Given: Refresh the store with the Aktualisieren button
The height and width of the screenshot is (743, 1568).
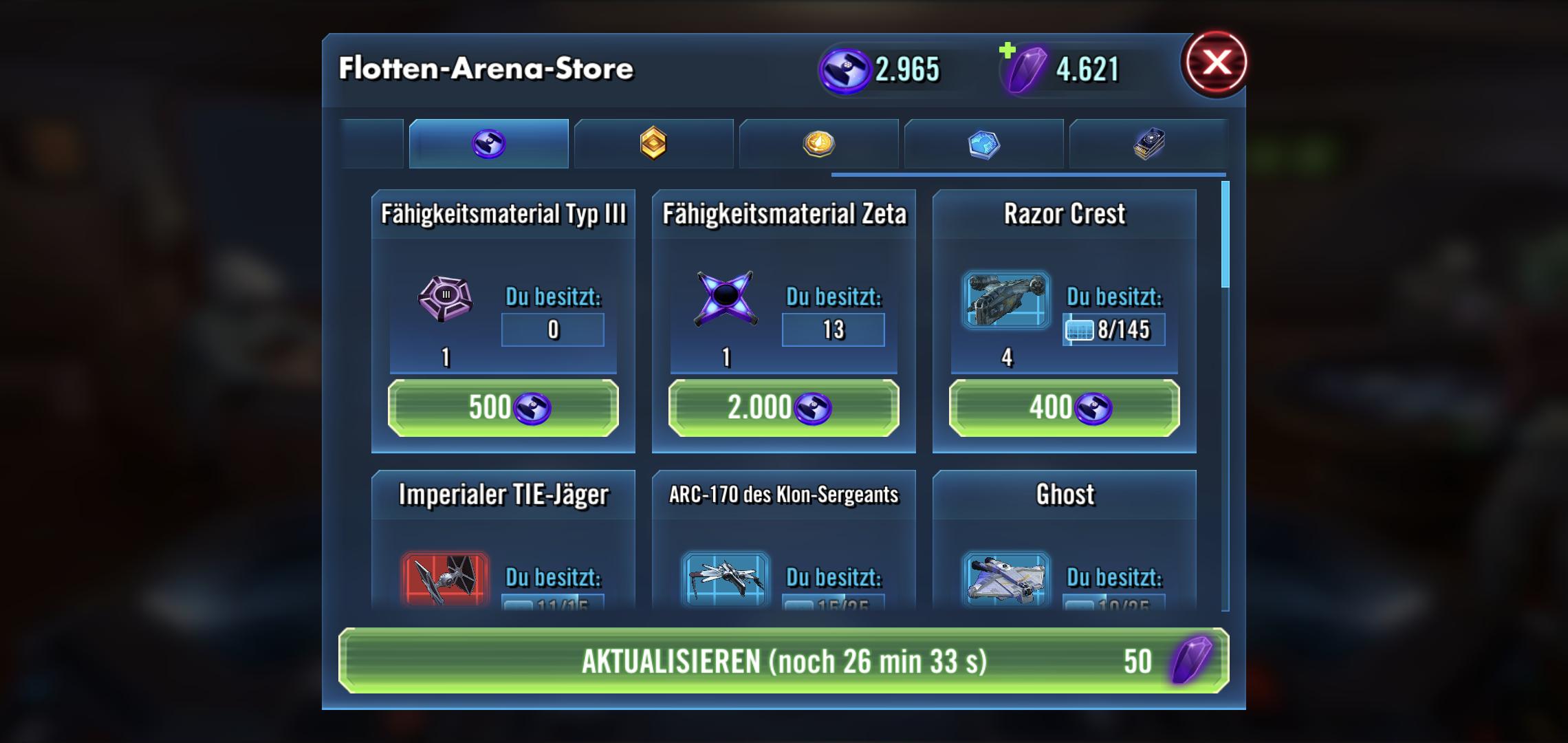Looking at the screenshot, I should (783, 660).
